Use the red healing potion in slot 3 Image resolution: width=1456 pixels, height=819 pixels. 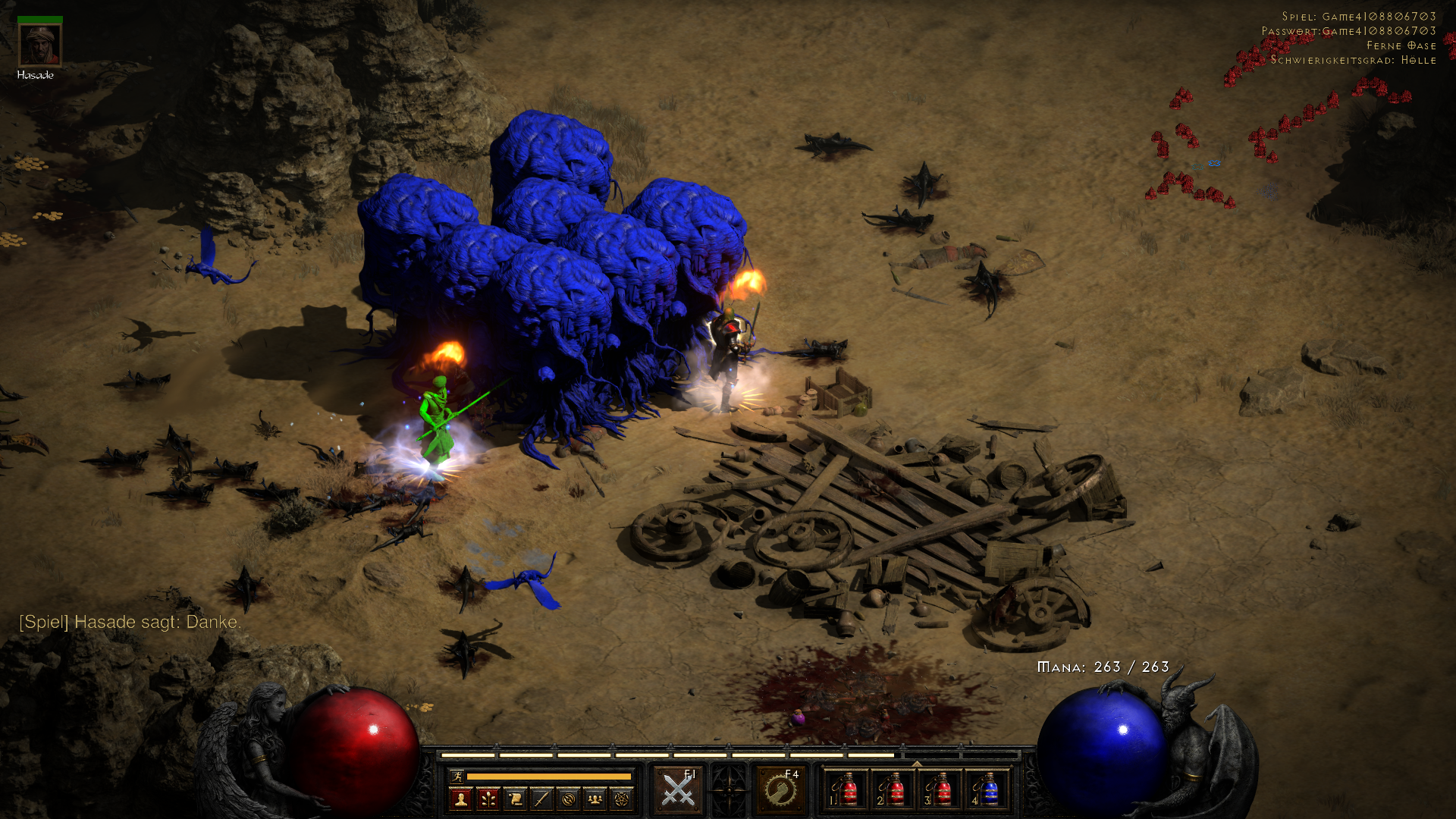click(x=940, y=790)
